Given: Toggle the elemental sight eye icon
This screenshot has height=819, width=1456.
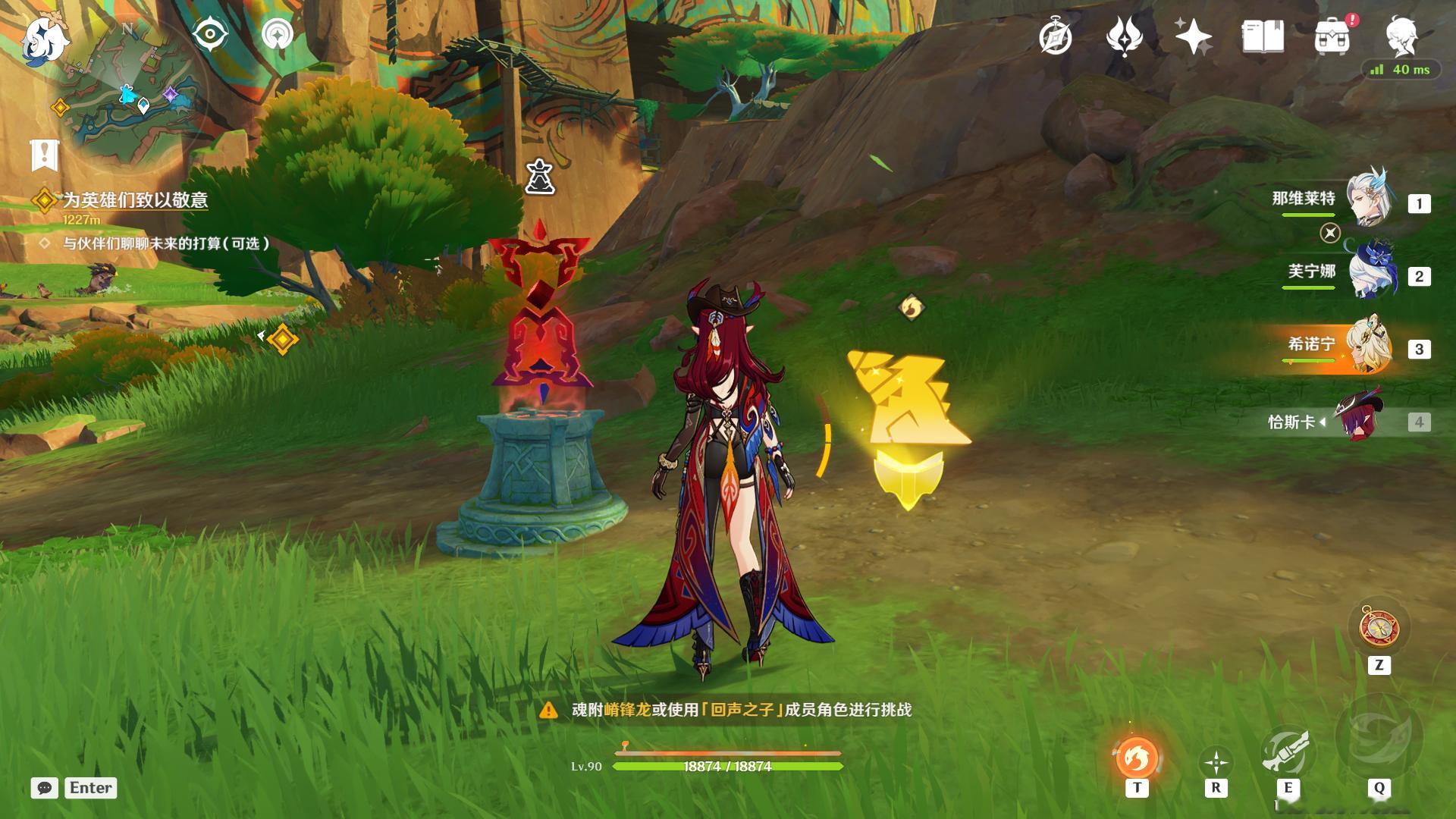Looking at the screenshot, I should 210,34.
